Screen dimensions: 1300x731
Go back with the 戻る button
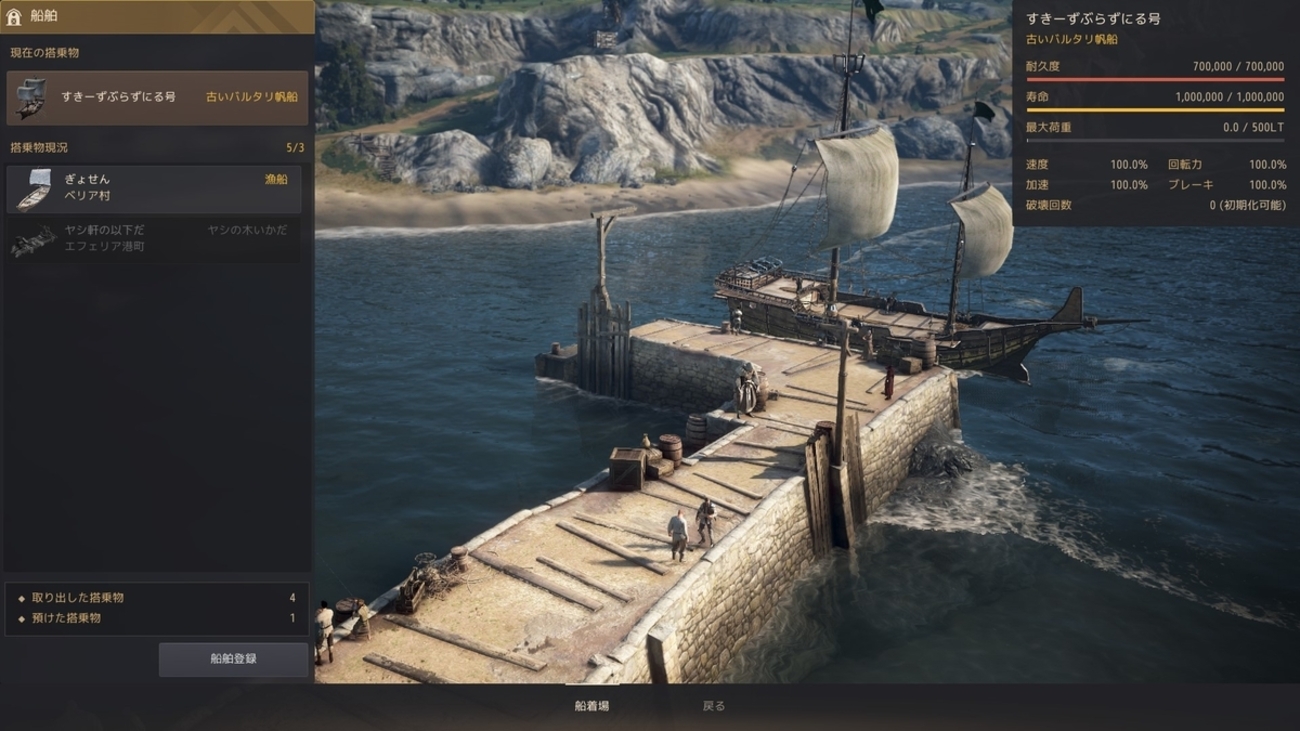(714, 706)
